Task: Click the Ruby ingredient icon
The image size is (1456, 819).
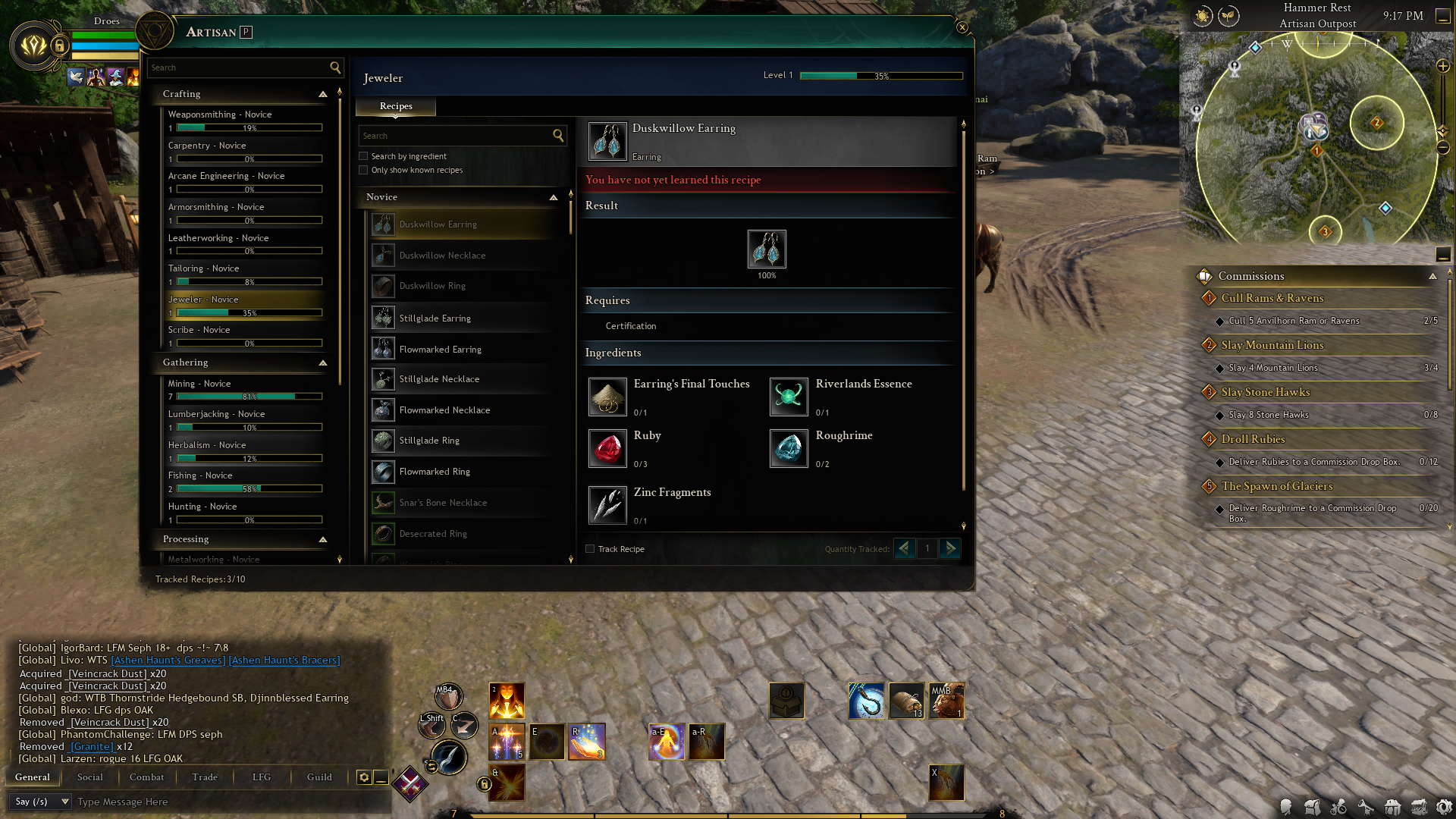Action: 607,448
